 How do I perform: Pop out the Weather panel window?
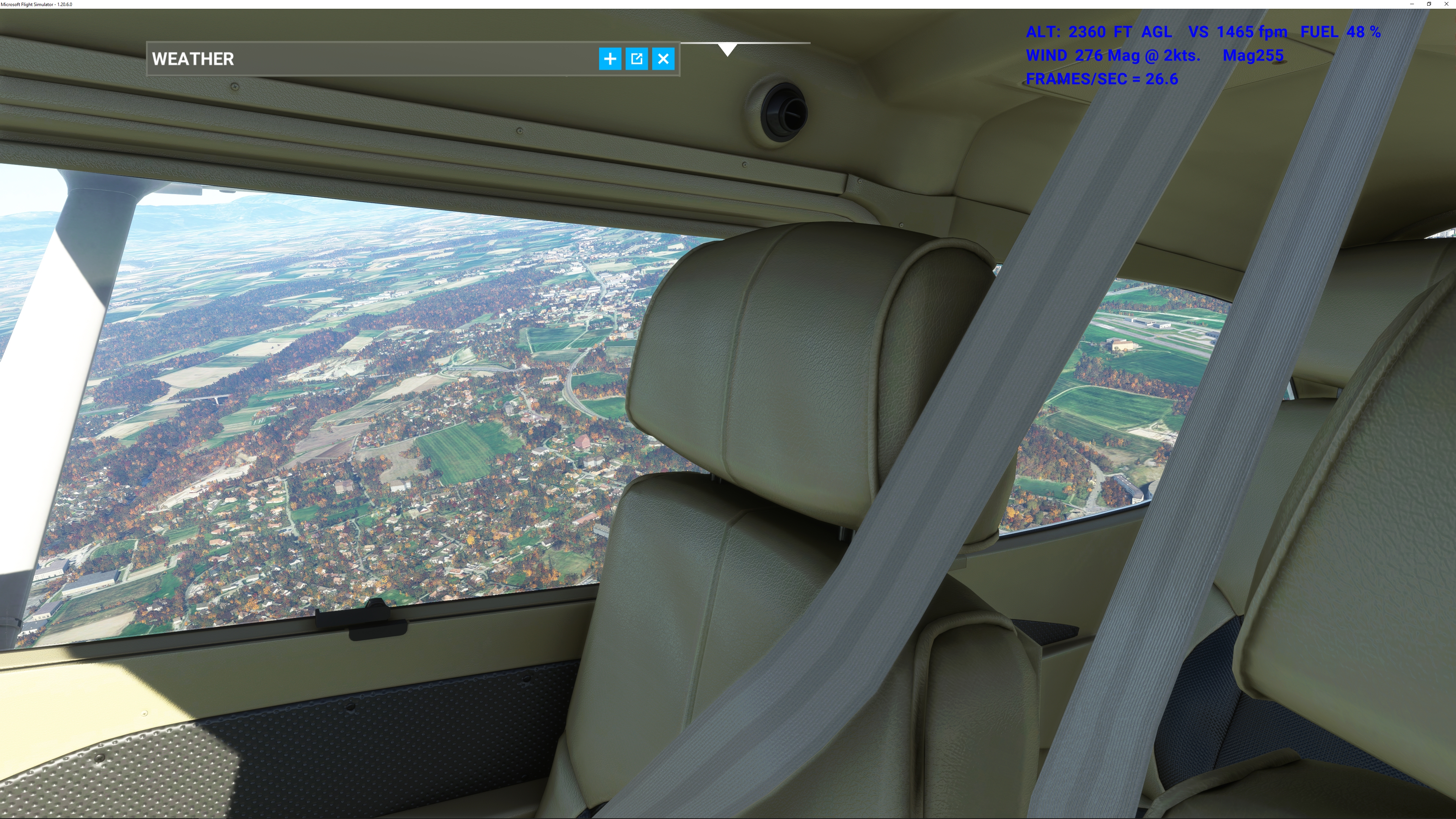tap(637, 59)
